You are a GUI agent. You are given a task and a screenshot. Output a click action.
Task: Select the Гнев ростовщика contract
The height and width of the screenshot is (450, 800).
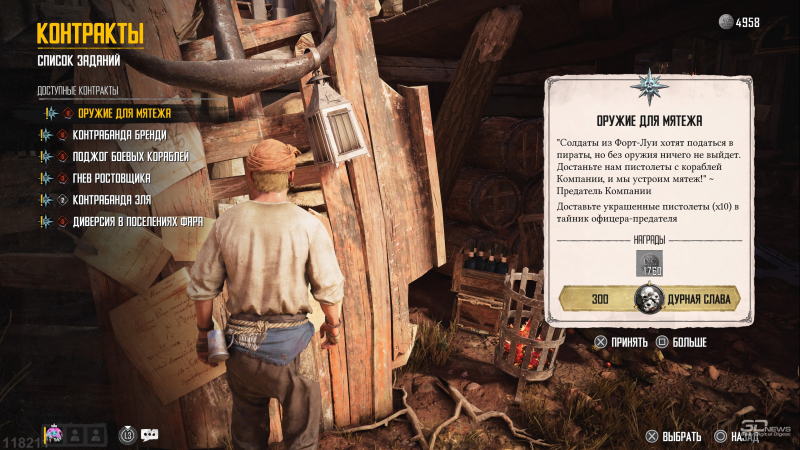click(111, 178)
